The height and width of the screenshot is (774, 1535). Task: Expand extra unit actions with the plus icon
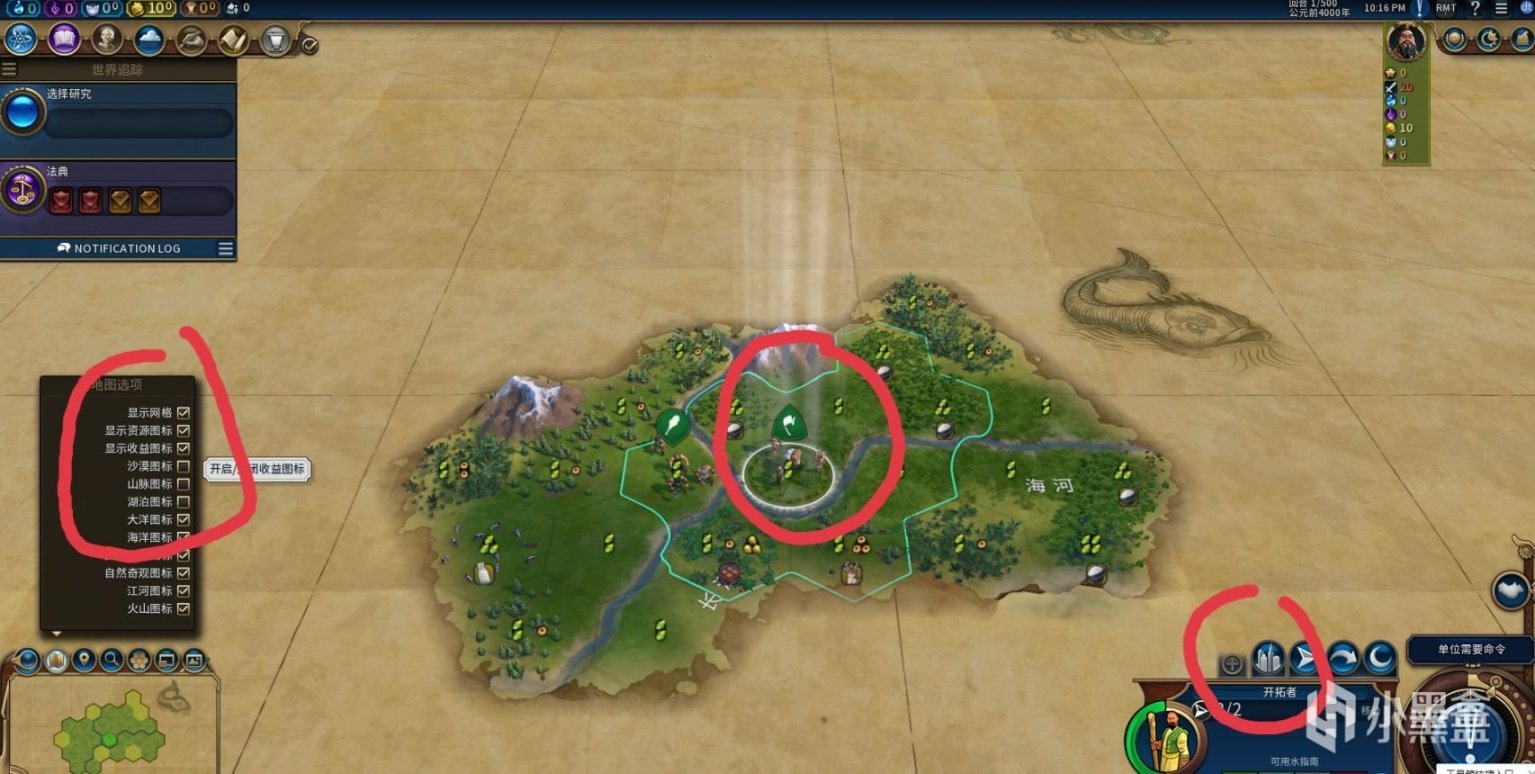click(x=1231, y=663)
